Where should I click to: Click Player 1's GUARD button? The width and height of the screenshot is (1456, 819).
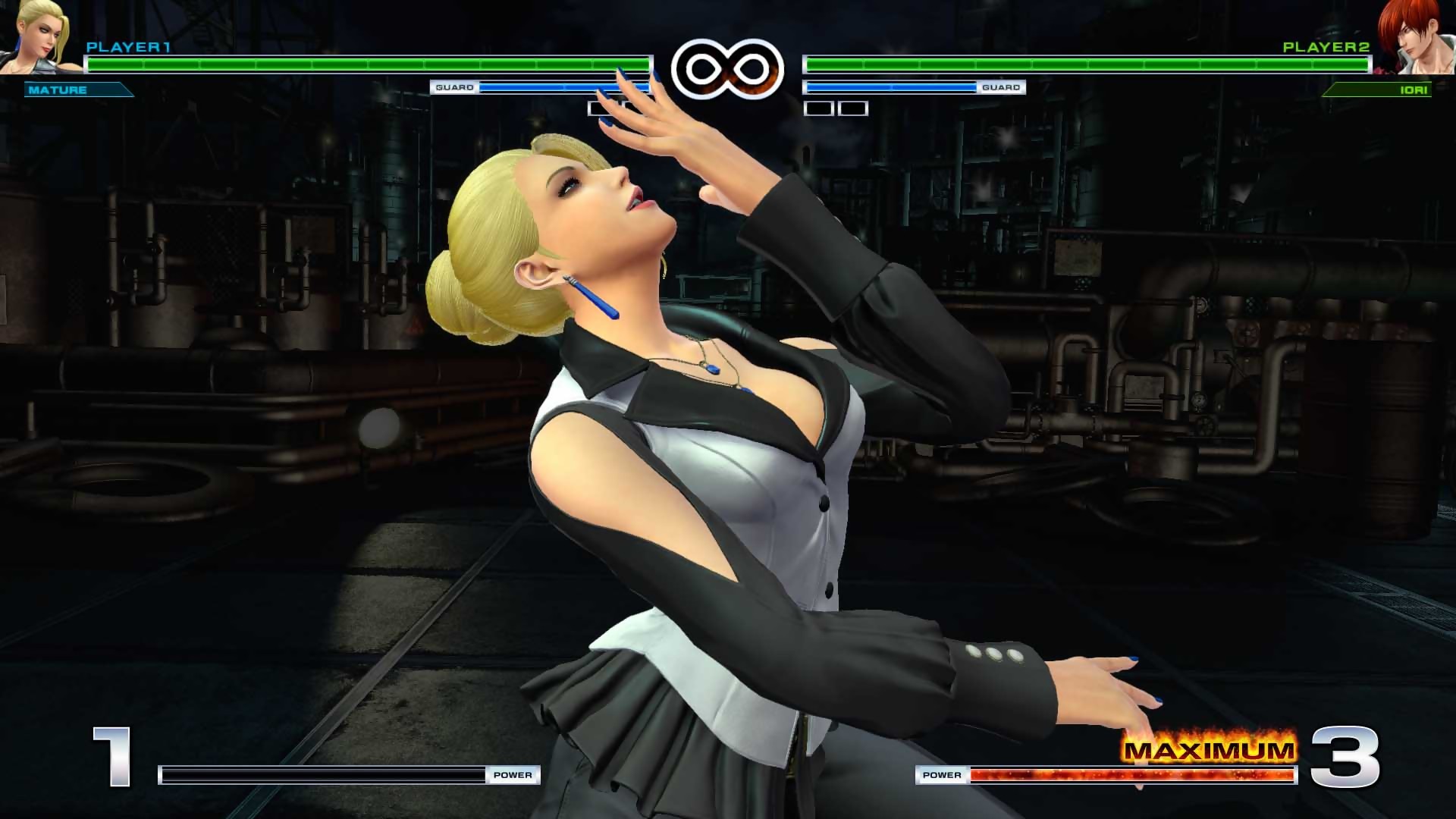click(453, 87)
